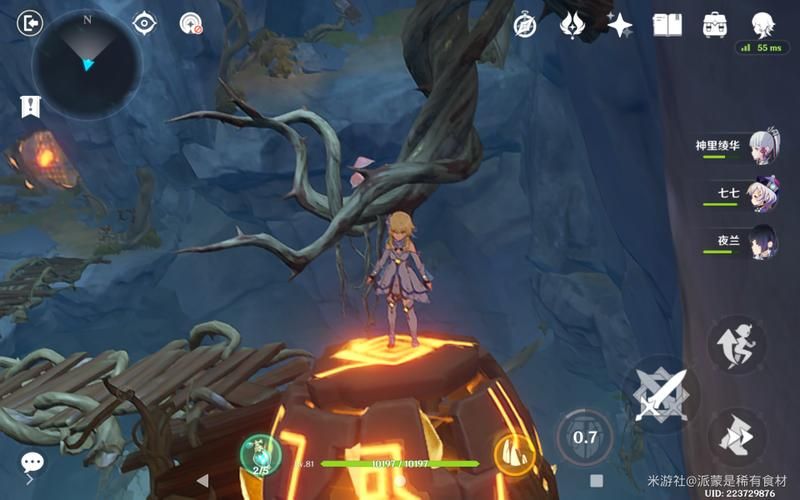Open the Paimon menu icon
This screenshot has height=500, width=800.
[x=764, y=23]
